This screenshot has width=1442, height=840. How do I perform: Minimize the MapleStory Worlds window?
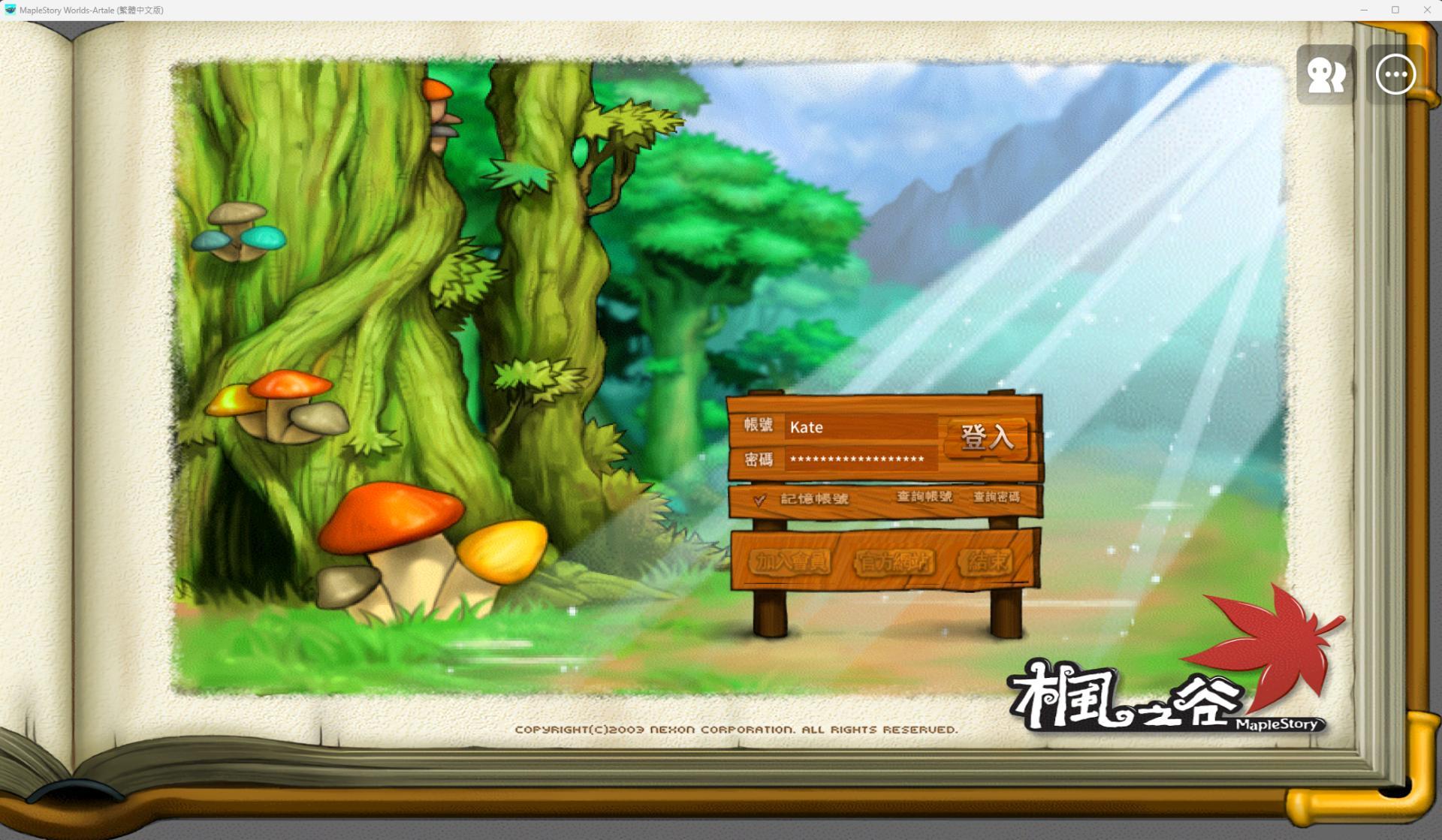pyautogui.click(x=1364, y=10)
